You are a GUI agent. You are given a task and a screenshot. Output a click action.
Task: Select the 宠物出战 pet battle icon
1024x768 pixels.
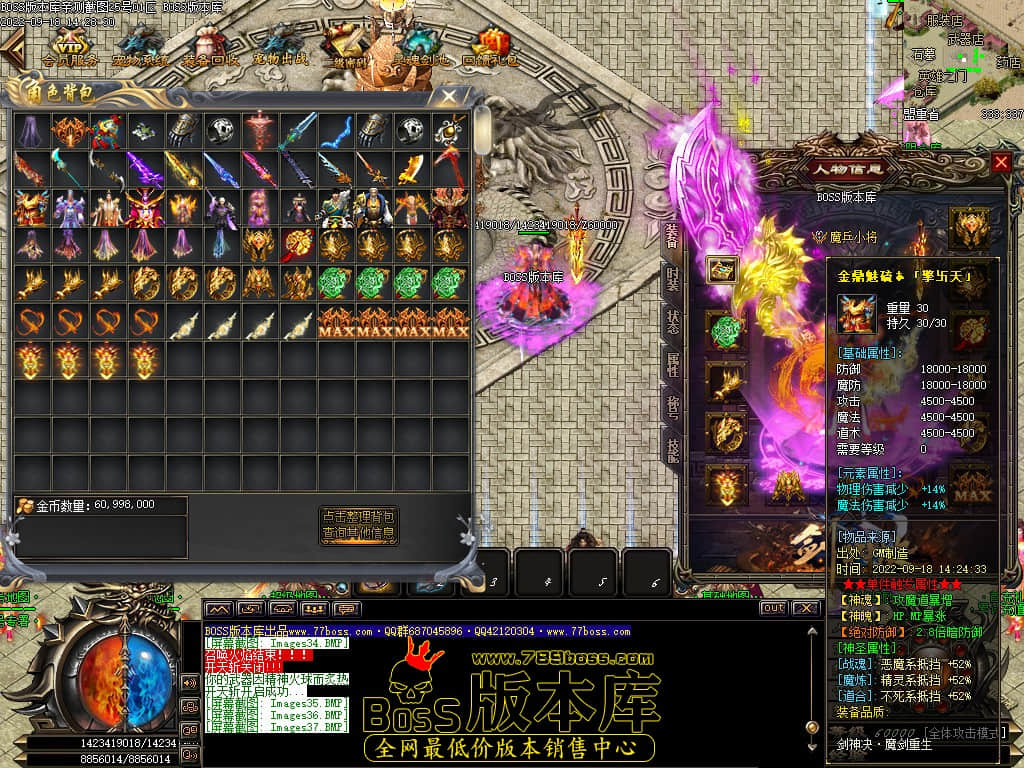click(x=280, y=46)
